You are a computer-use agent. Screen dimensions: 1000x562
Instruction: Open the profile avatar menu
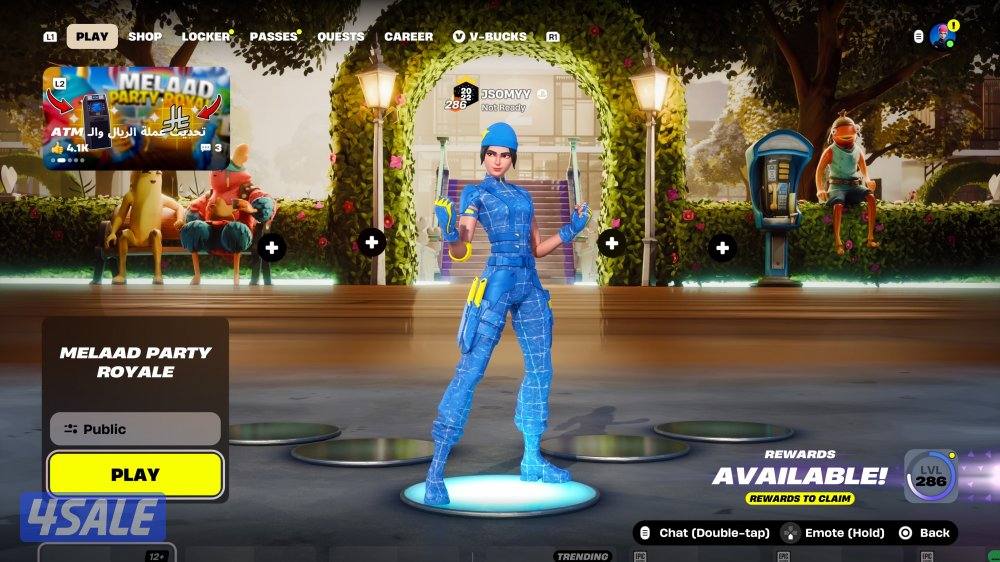pyautogui.click(x=942, y=36)
